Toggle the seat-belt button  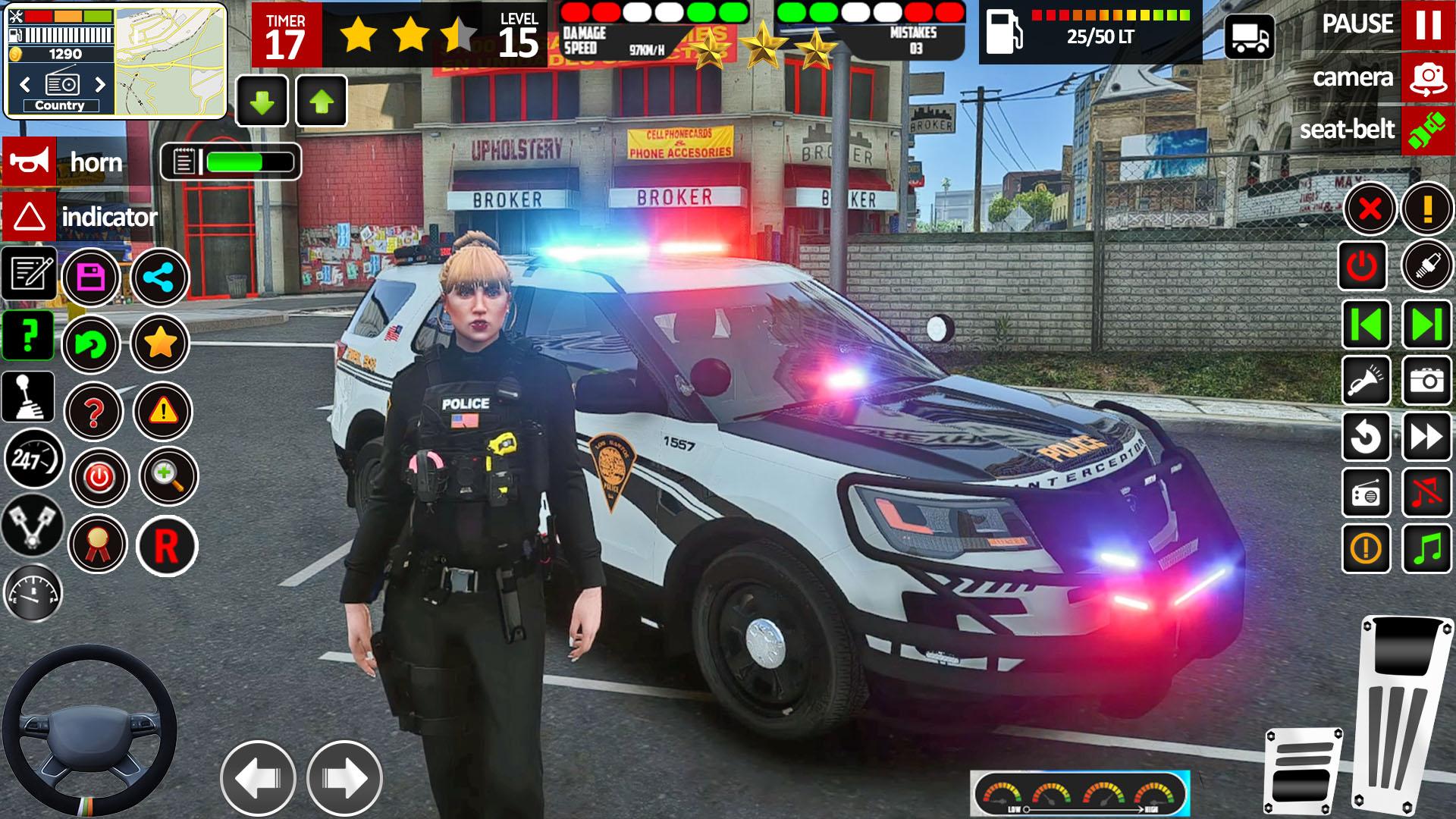[1427, 130]
